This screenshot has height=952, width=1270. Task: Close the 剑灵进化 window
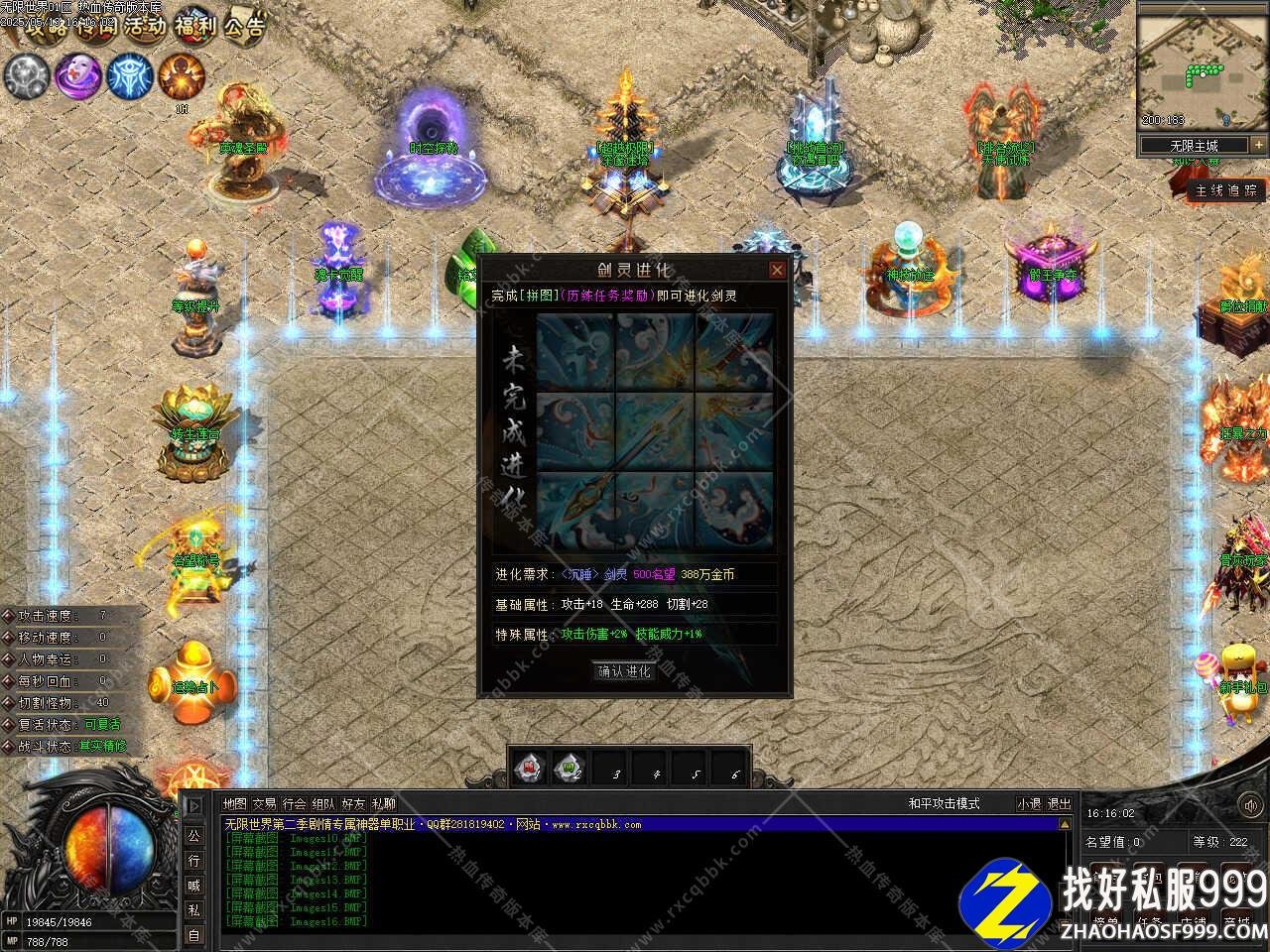pos(777,270)
